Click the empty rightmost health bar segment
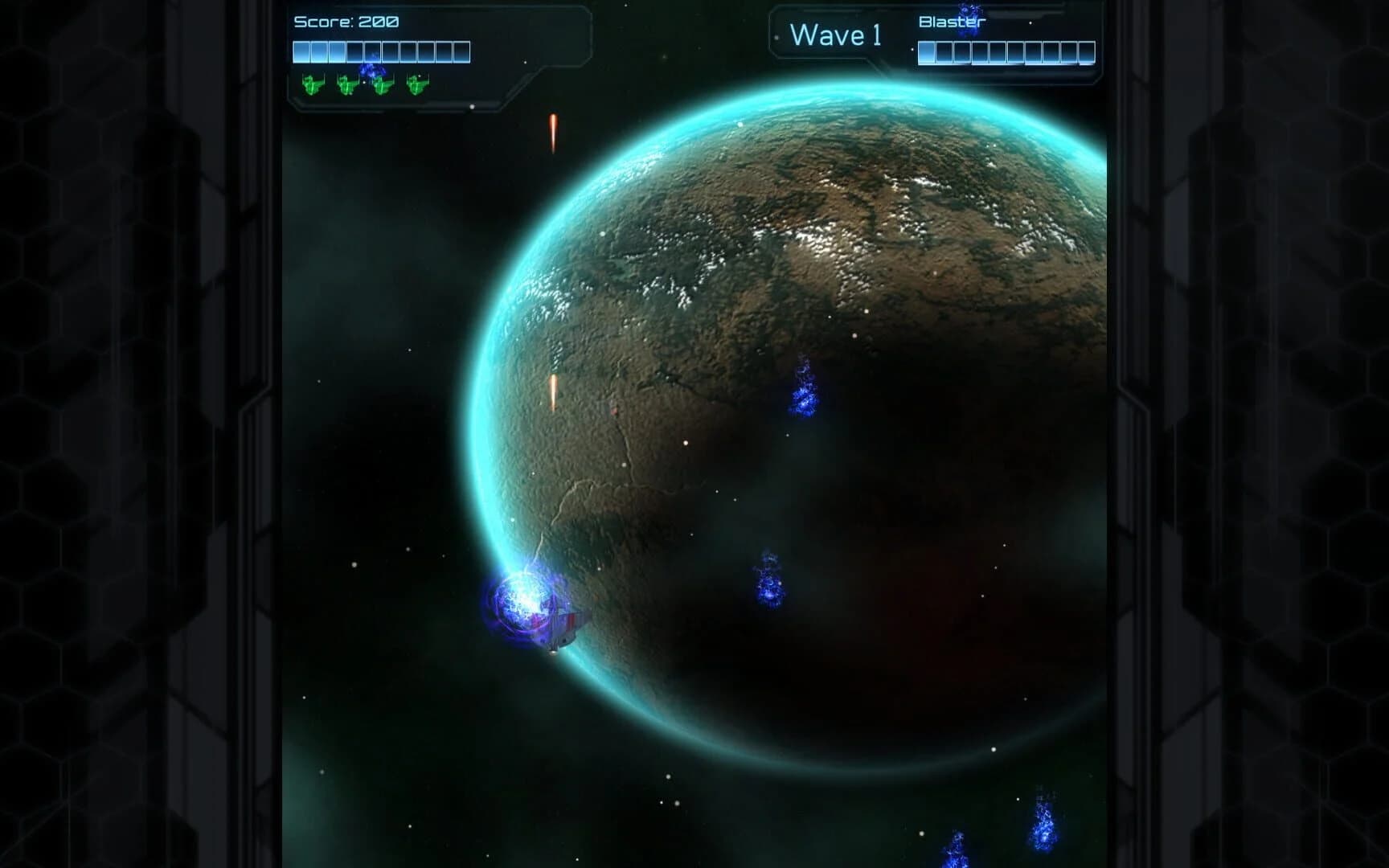Viewport: 1389px width, 868px height. (x=462, y=51)
